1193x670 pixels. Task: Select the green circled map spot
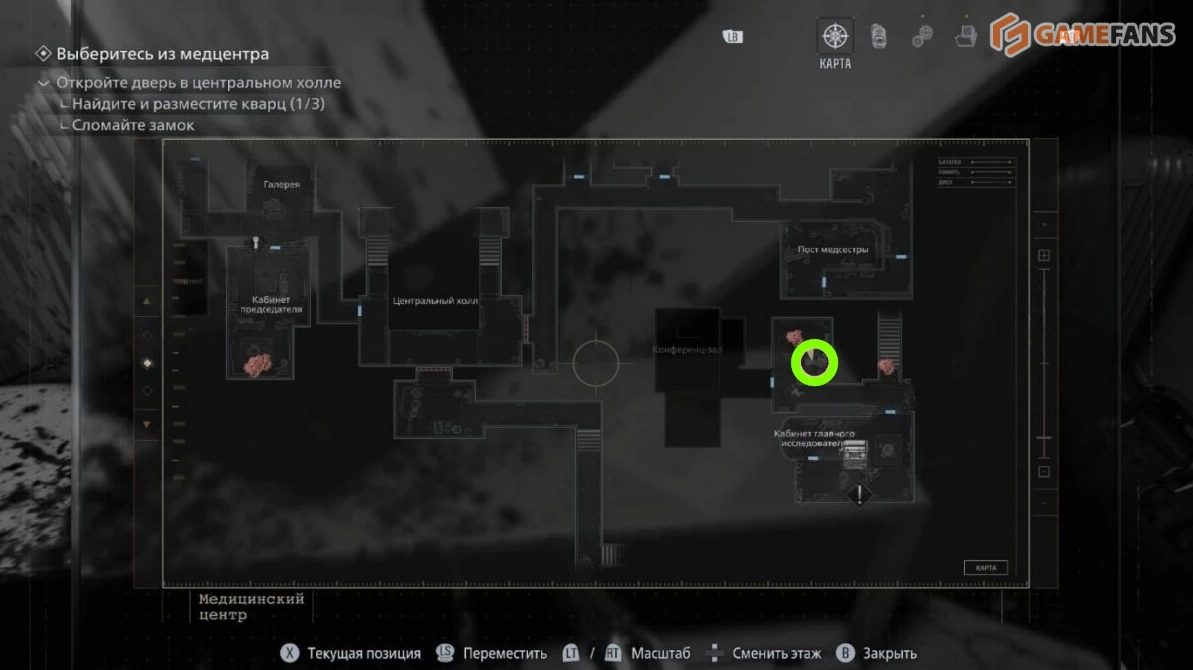pos(814,362)
